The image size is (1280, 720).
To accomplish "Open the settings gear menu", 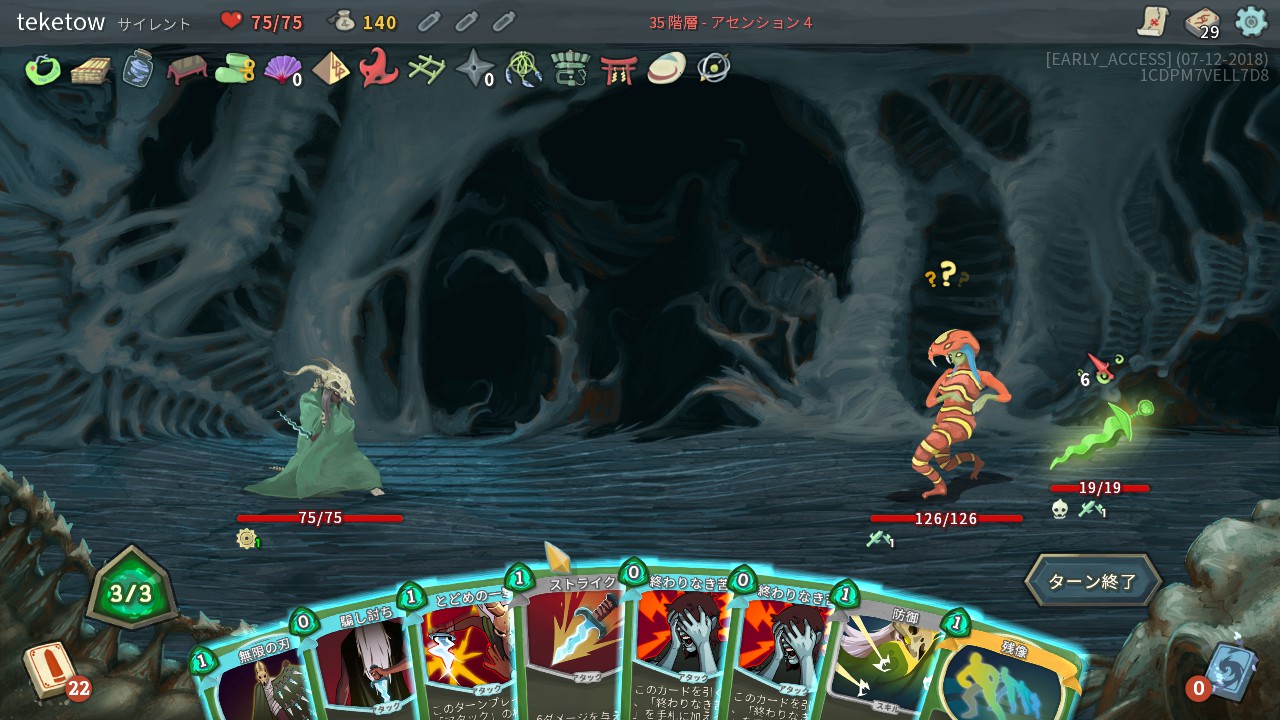I will pos(1251,21).
